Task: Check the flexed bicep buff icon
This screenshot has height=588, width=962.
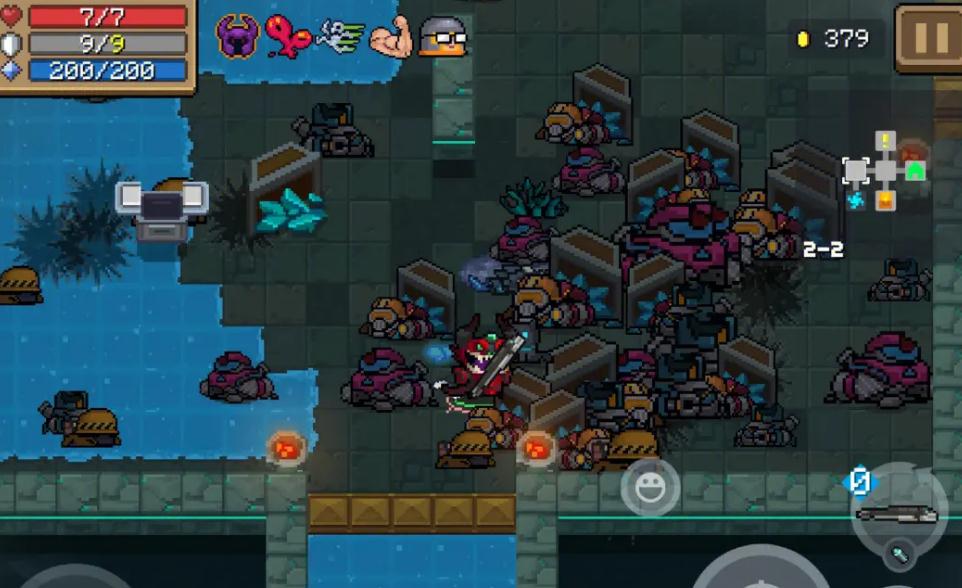Action: pos(391,36)
